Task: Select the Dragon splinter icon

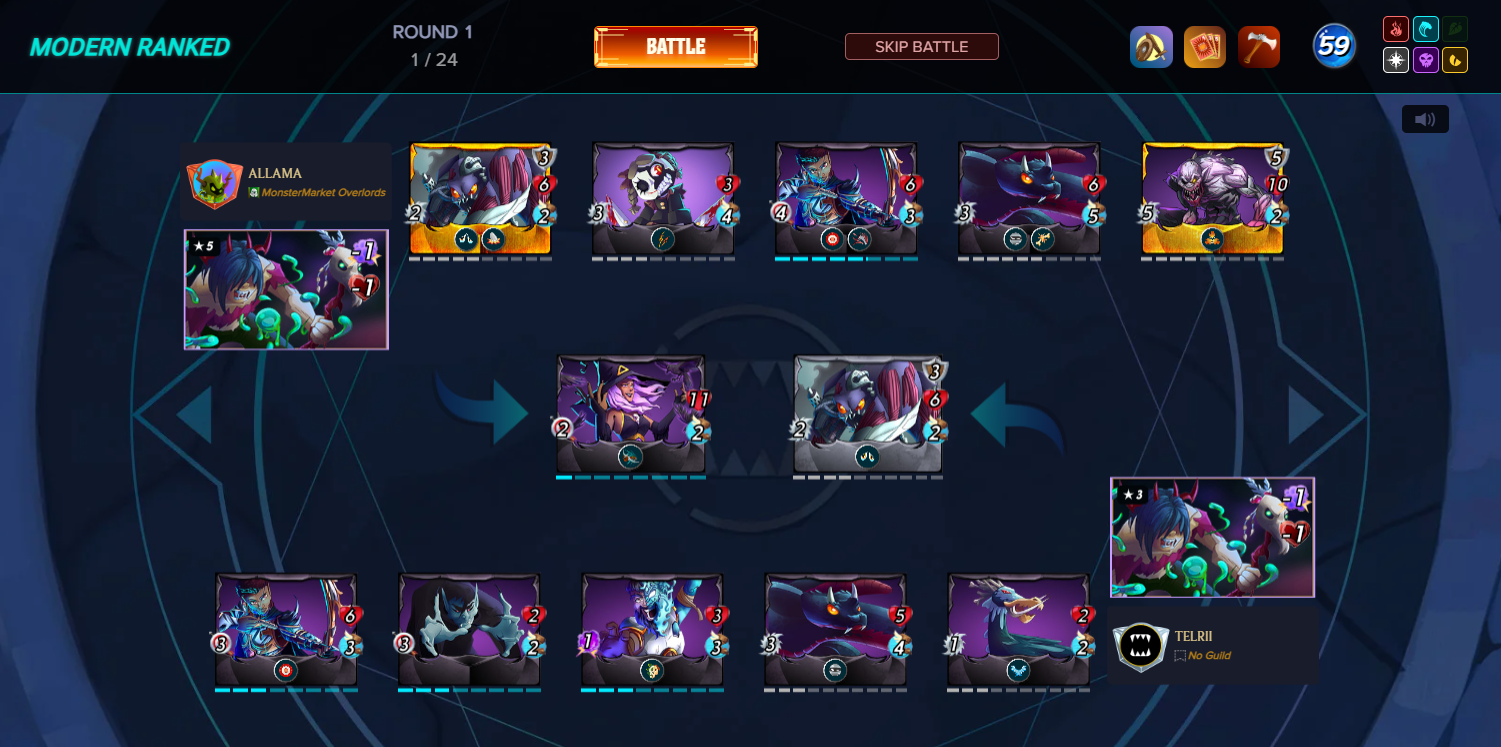Action: click(x=1456, y=60)
